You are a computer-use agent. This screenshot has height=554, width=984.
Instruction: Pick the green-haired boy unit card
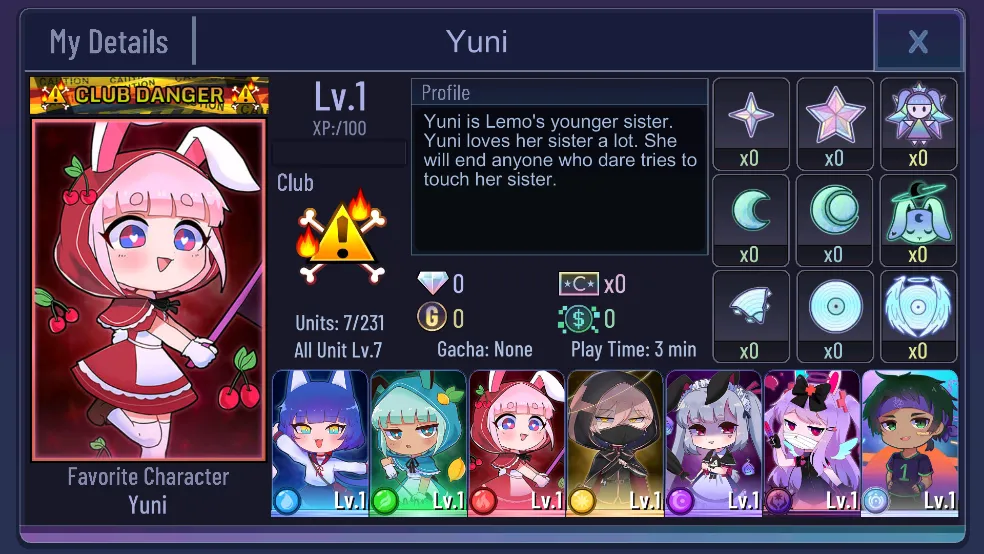(909, 443)
